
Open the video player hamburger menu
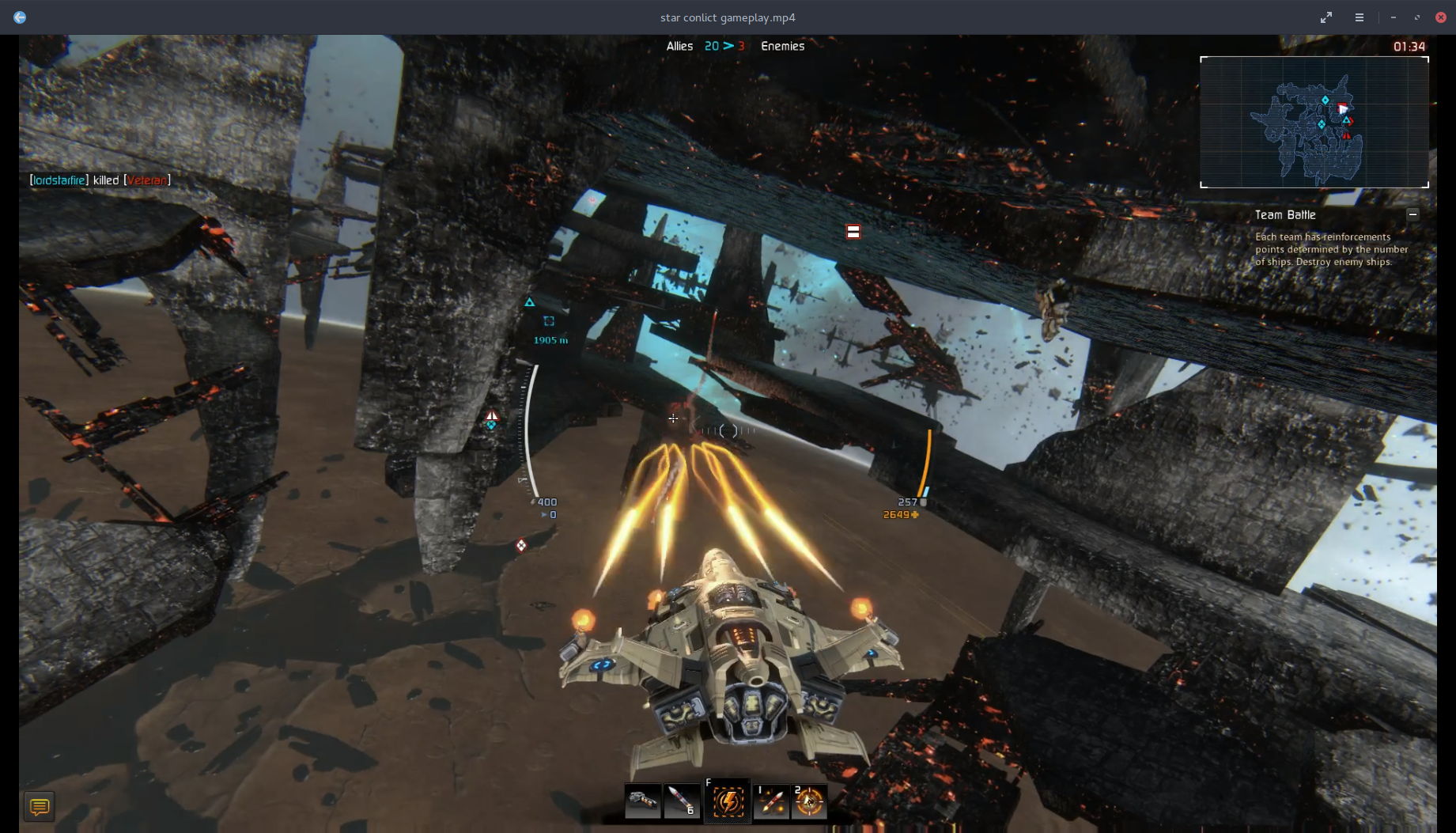click(x=1360, y=17)
